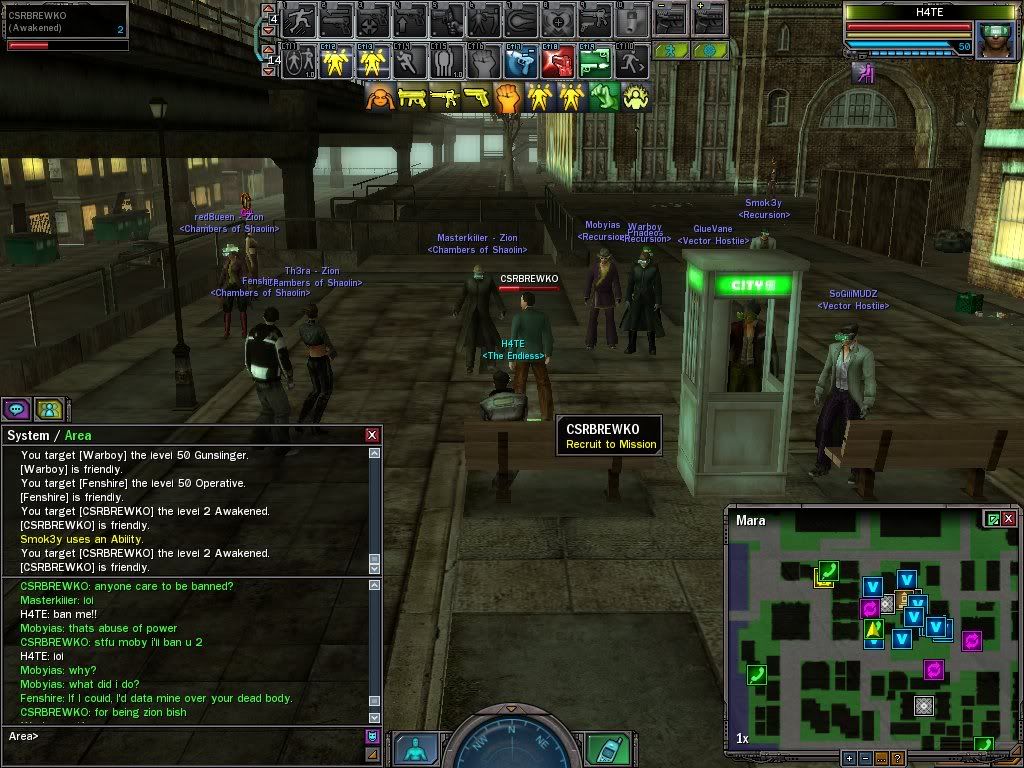The height and width of the screenshot is (768, 1024).
Task: Use the green gun firing hotbar ability
Action: pyautogui.click(x=595, y=62)
